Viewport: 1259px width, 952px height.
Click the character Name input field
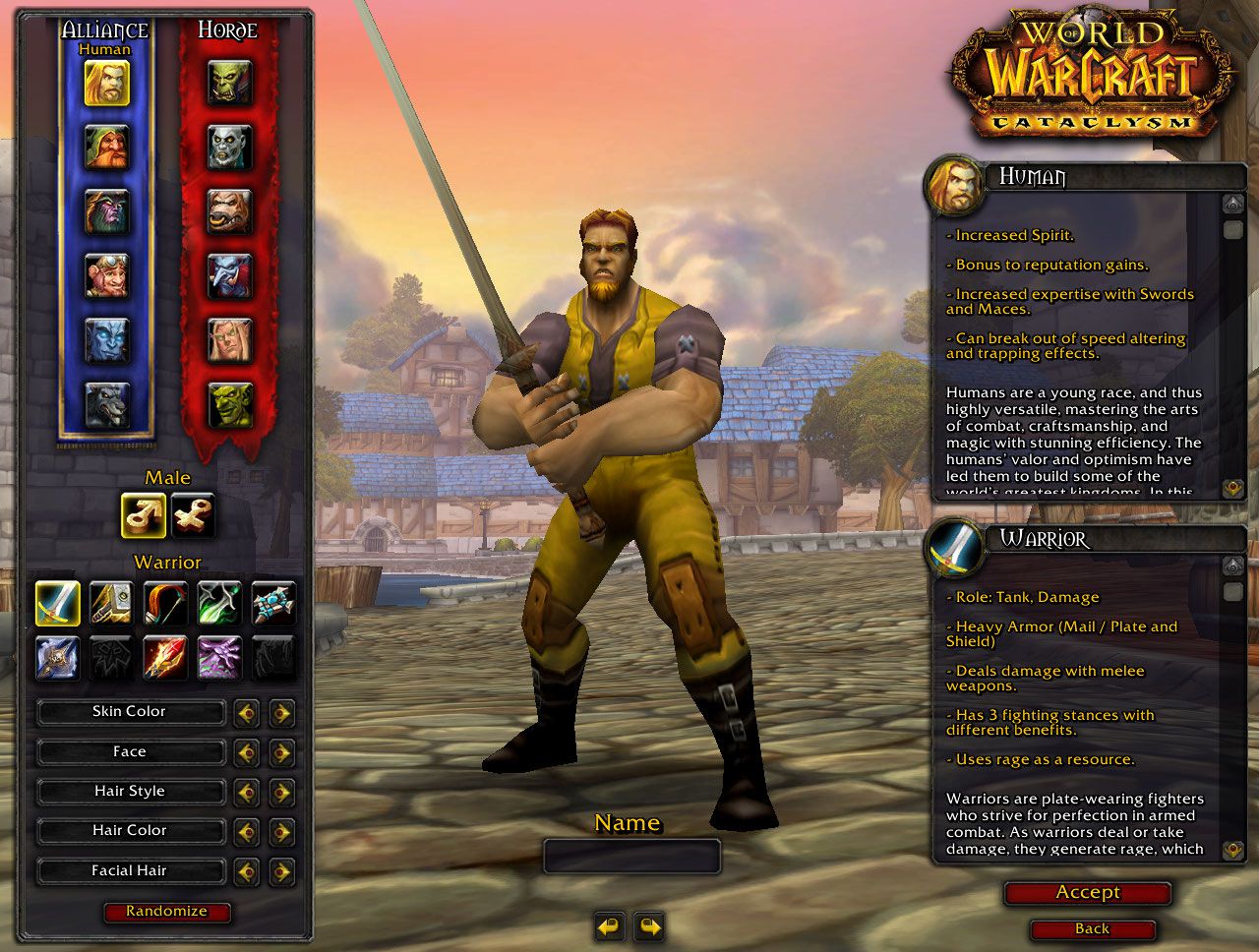(631, 856)
